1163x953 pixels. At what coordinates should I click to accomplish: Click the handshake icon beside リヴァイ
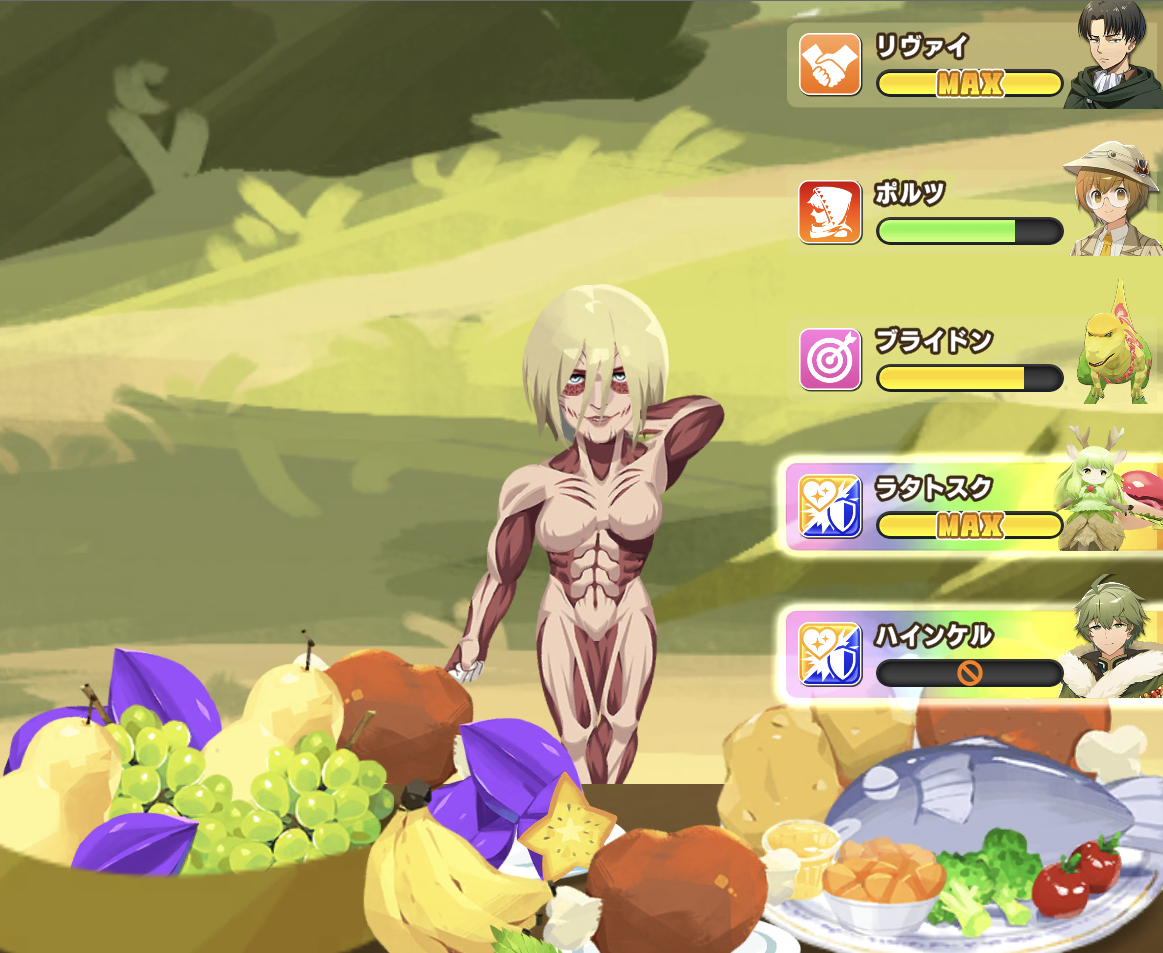coord(830,64)
